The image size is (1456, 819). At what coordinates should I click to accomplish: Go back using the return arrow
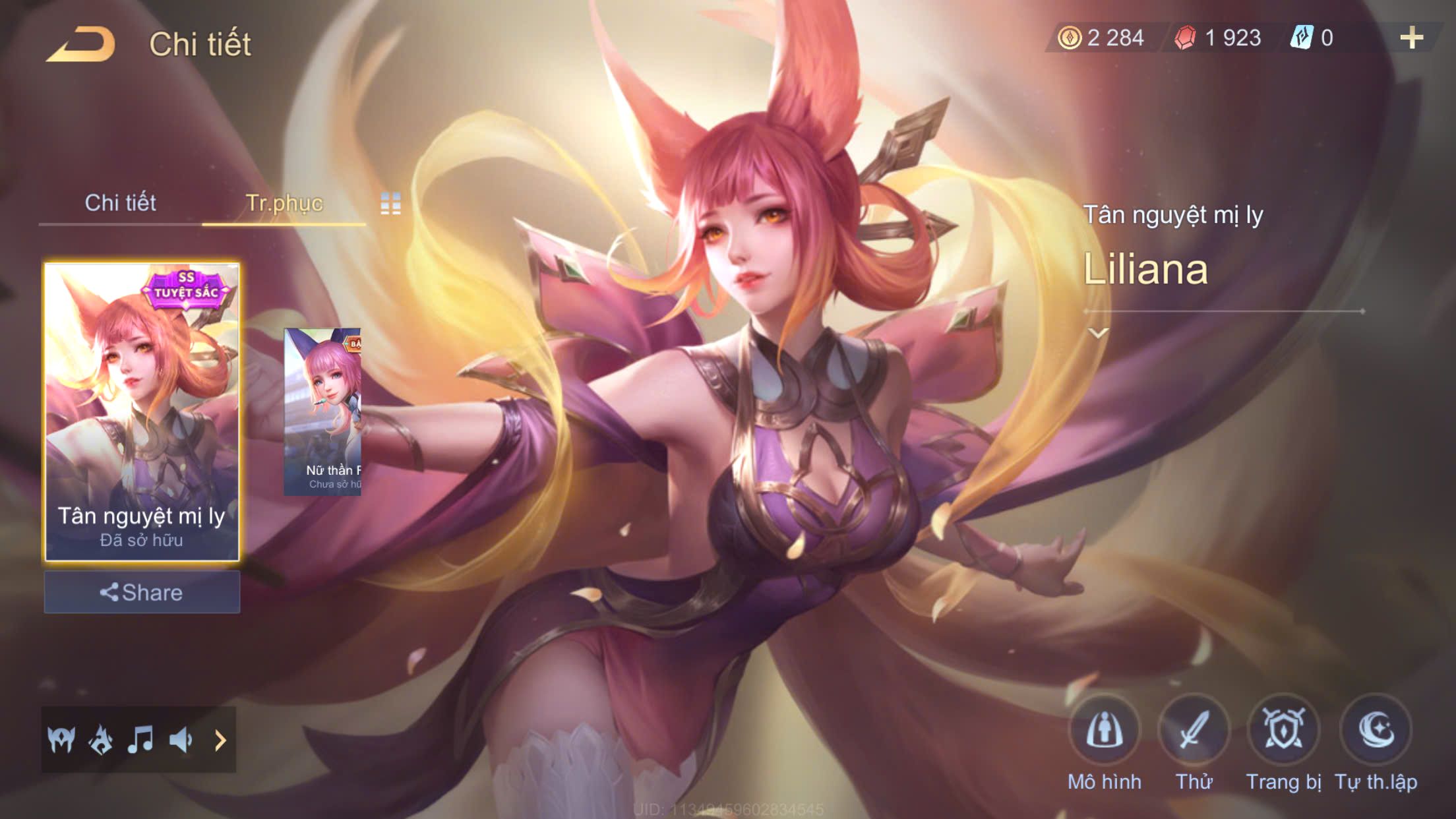point(80,44)
